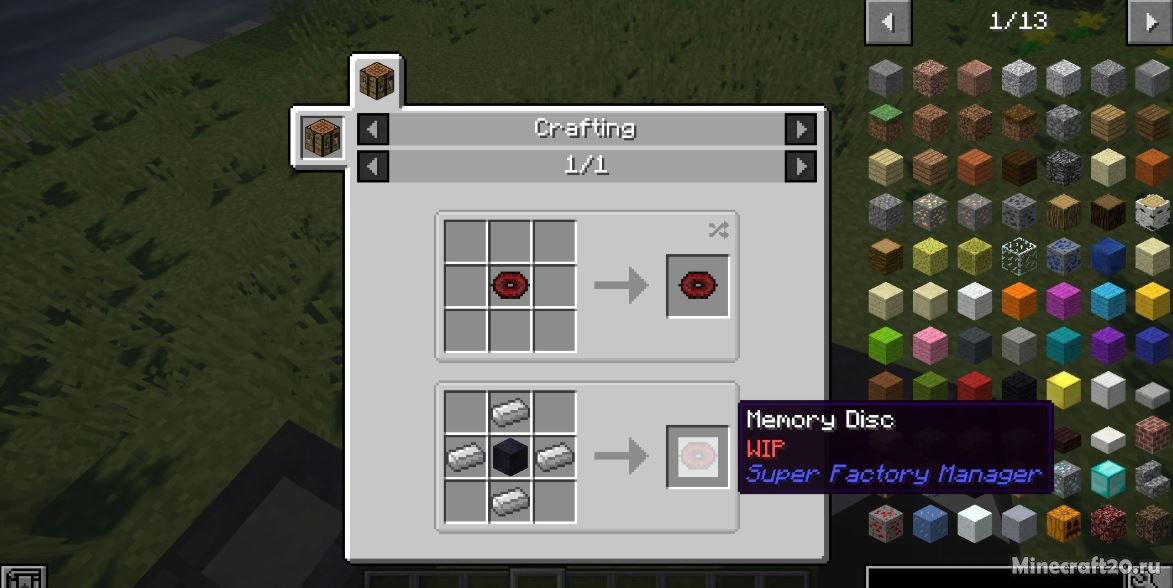Go to next item list page
1173x588 pixels.
pyautogui.click(x=1147, y=22)
